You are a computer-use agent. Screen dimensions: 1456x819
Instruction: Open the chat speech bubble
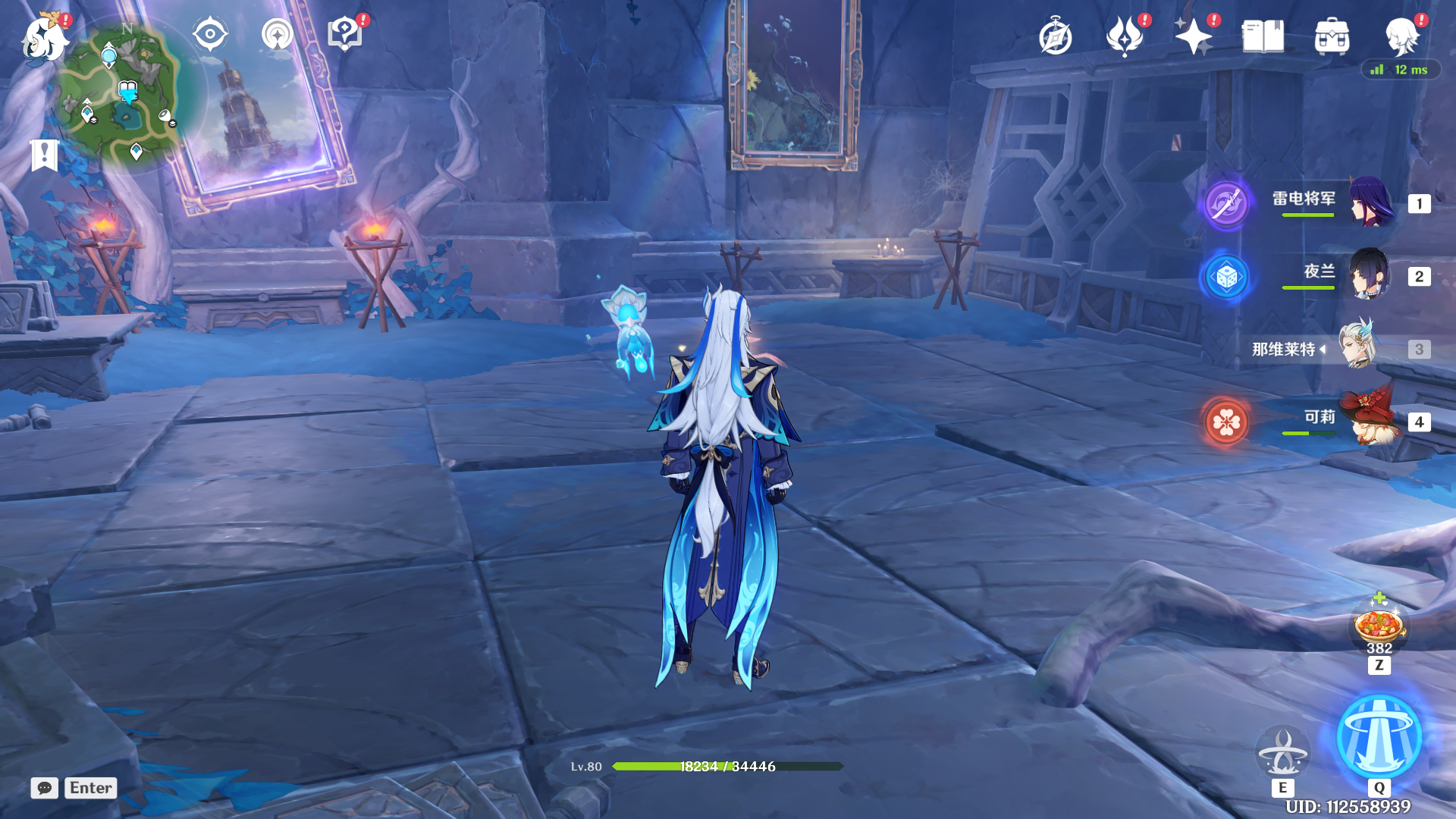45,788
